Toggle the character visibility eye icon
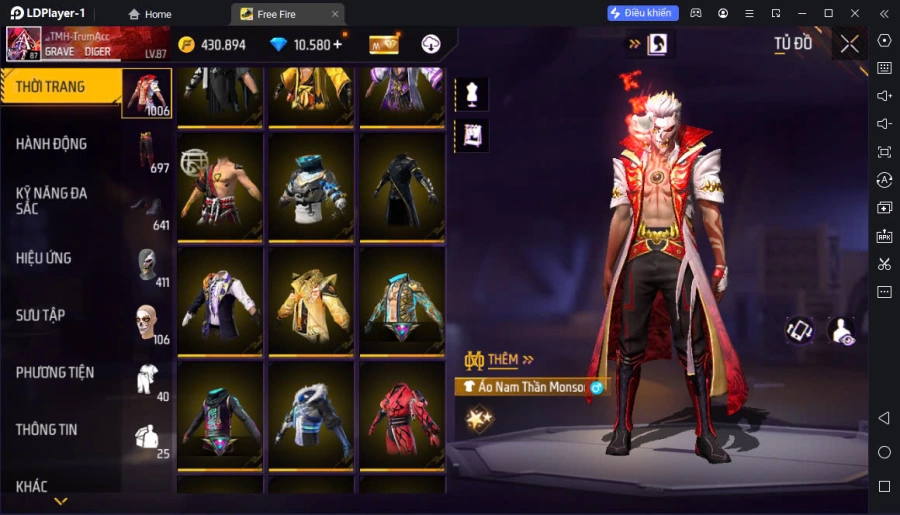 point(843,332)
